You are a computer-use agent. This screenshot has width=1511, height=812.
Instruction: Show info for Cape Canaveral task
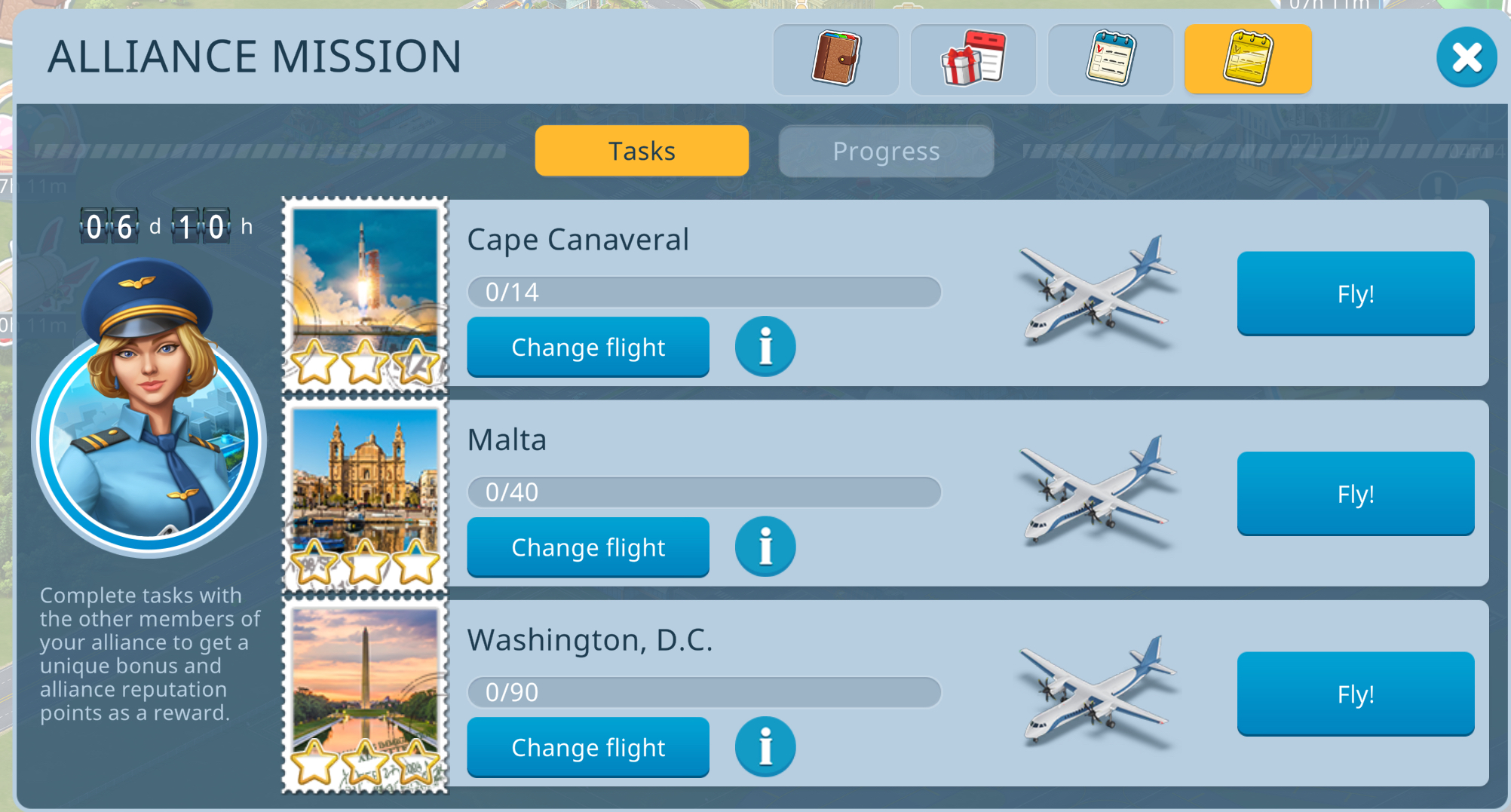(x=765, y=347)
